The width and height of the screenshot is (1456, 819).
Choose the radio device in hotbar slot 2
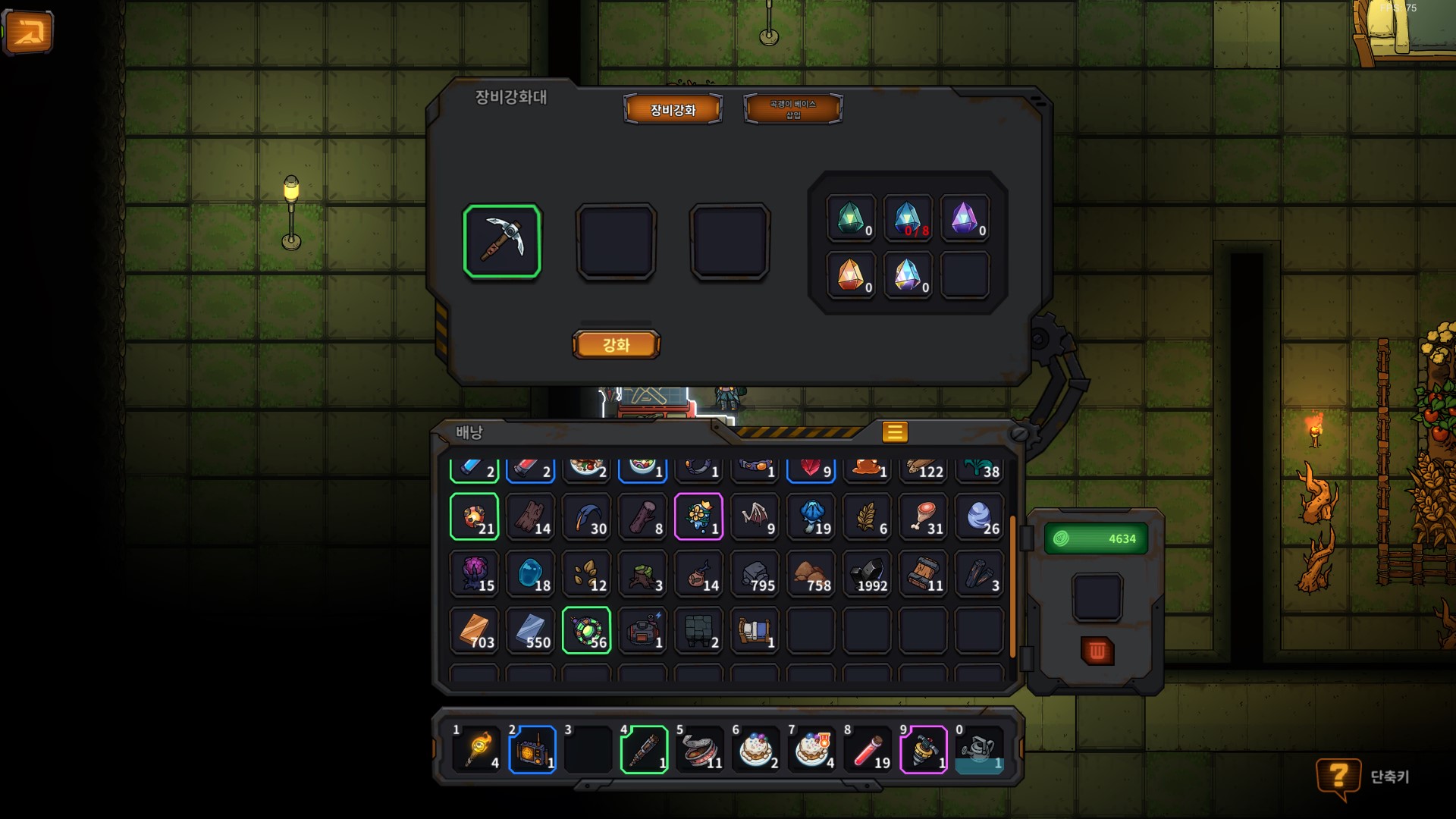point(532,750)
